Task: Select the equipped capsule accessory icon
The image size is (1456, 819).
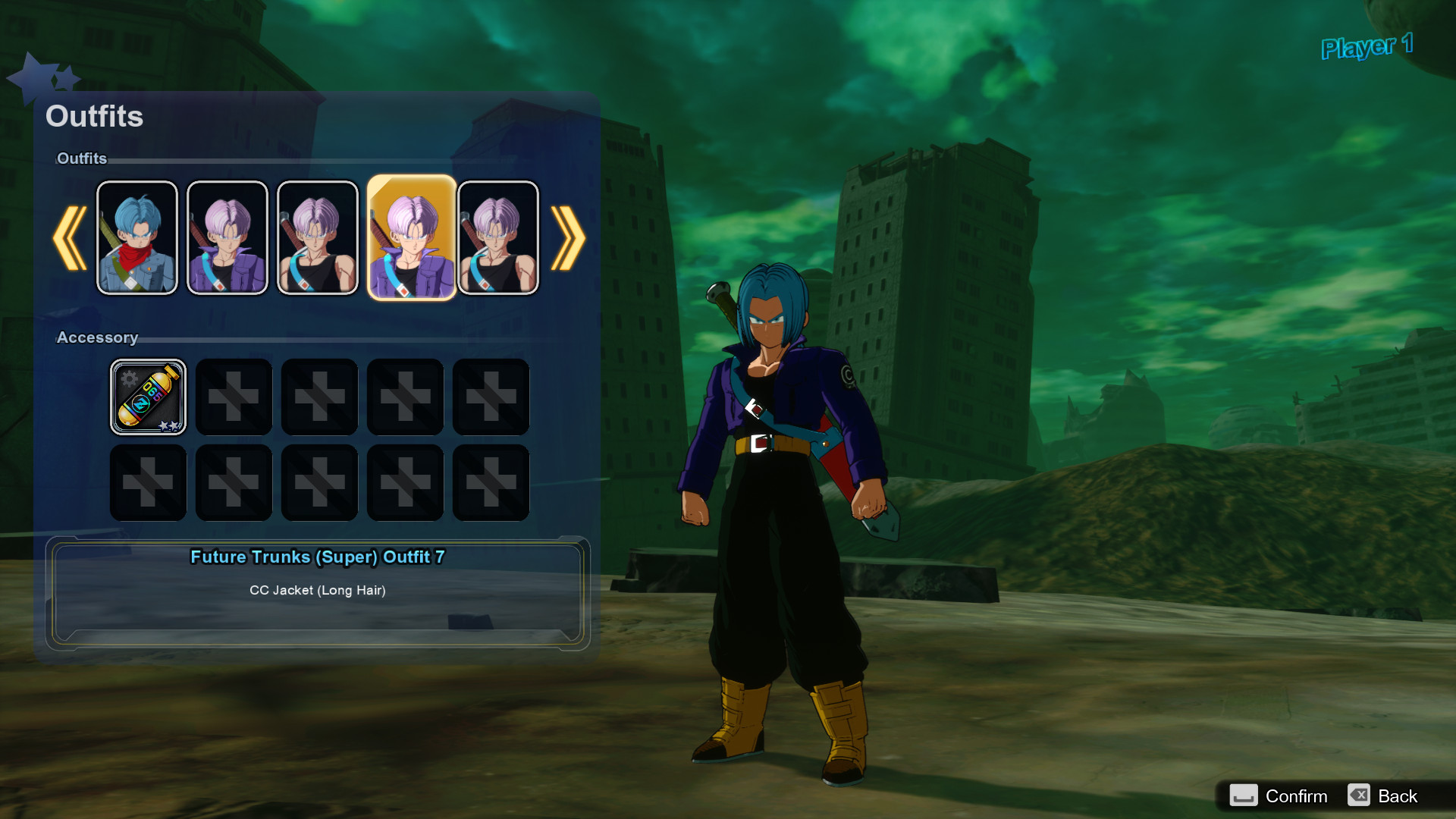Action: pos(148,396)
